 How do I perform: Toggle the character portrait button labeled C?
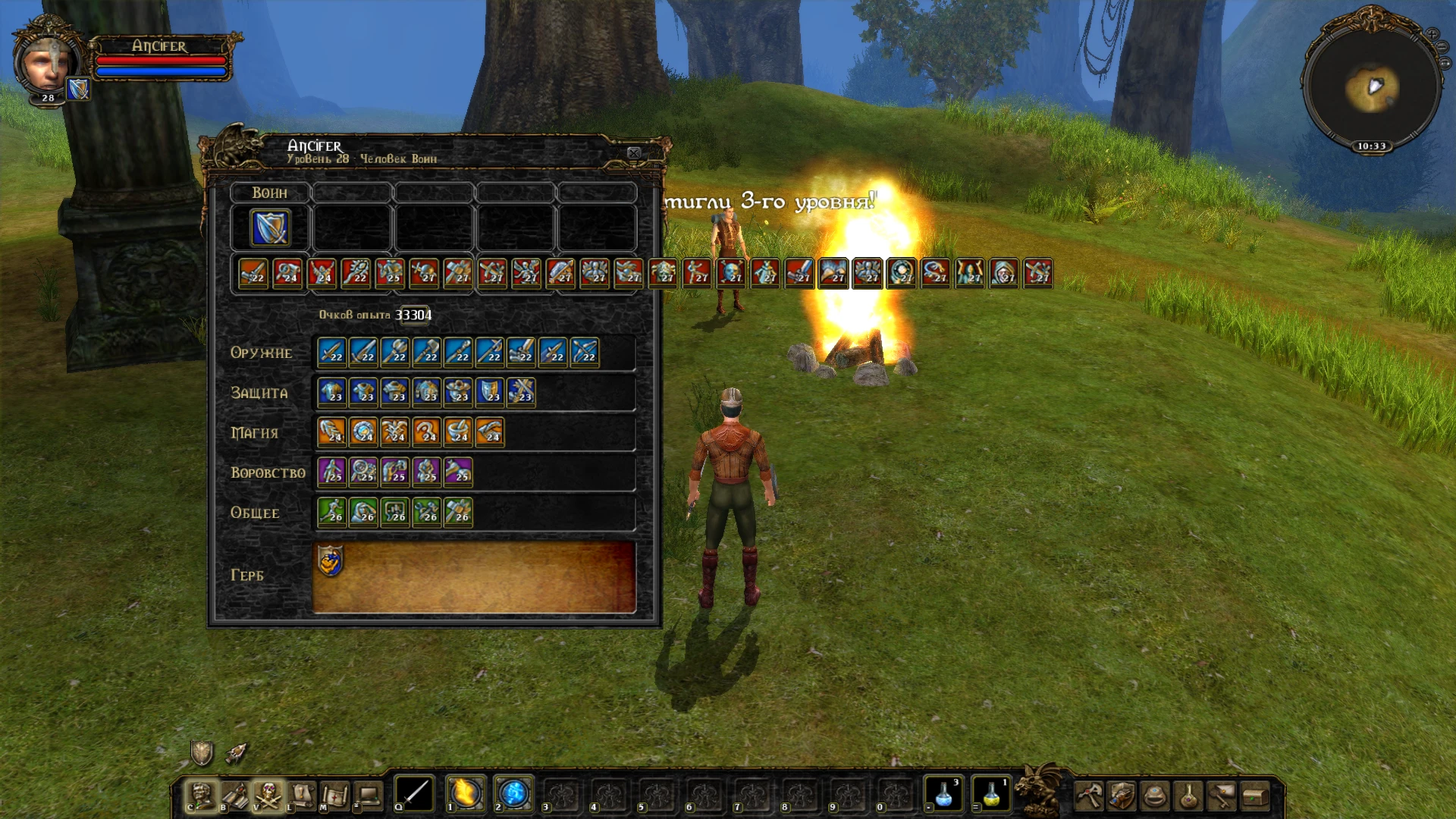click(199, 795)
